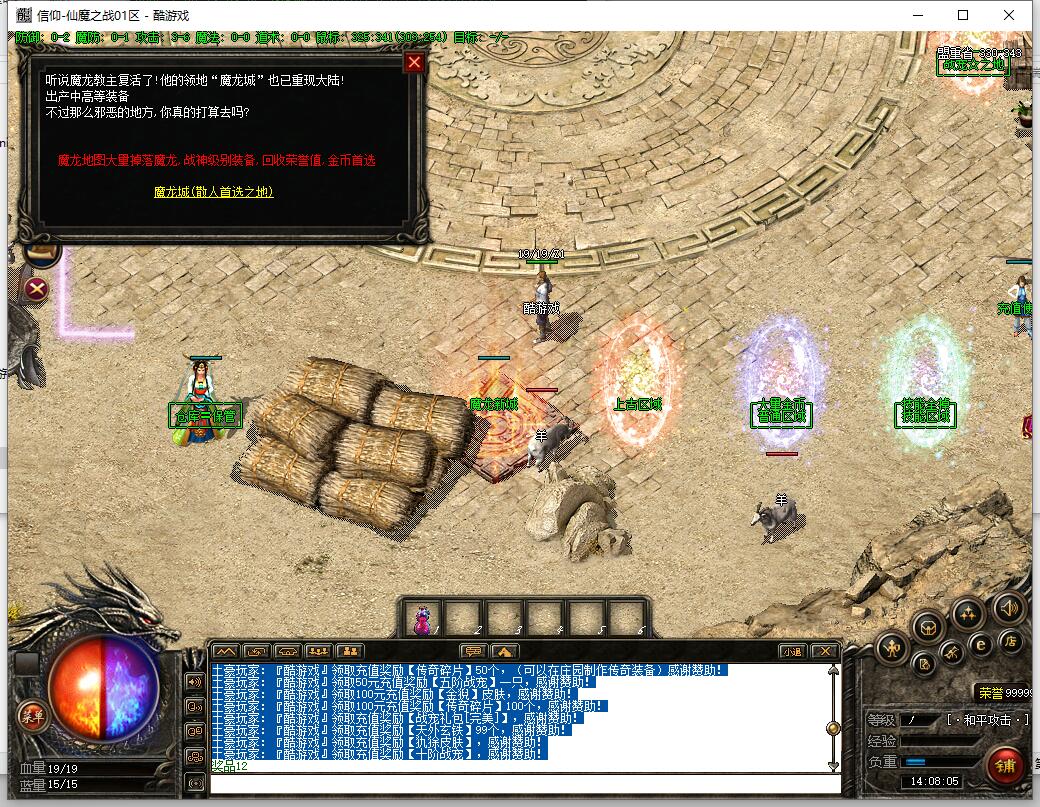Close the chat panel with its X button

825,651
